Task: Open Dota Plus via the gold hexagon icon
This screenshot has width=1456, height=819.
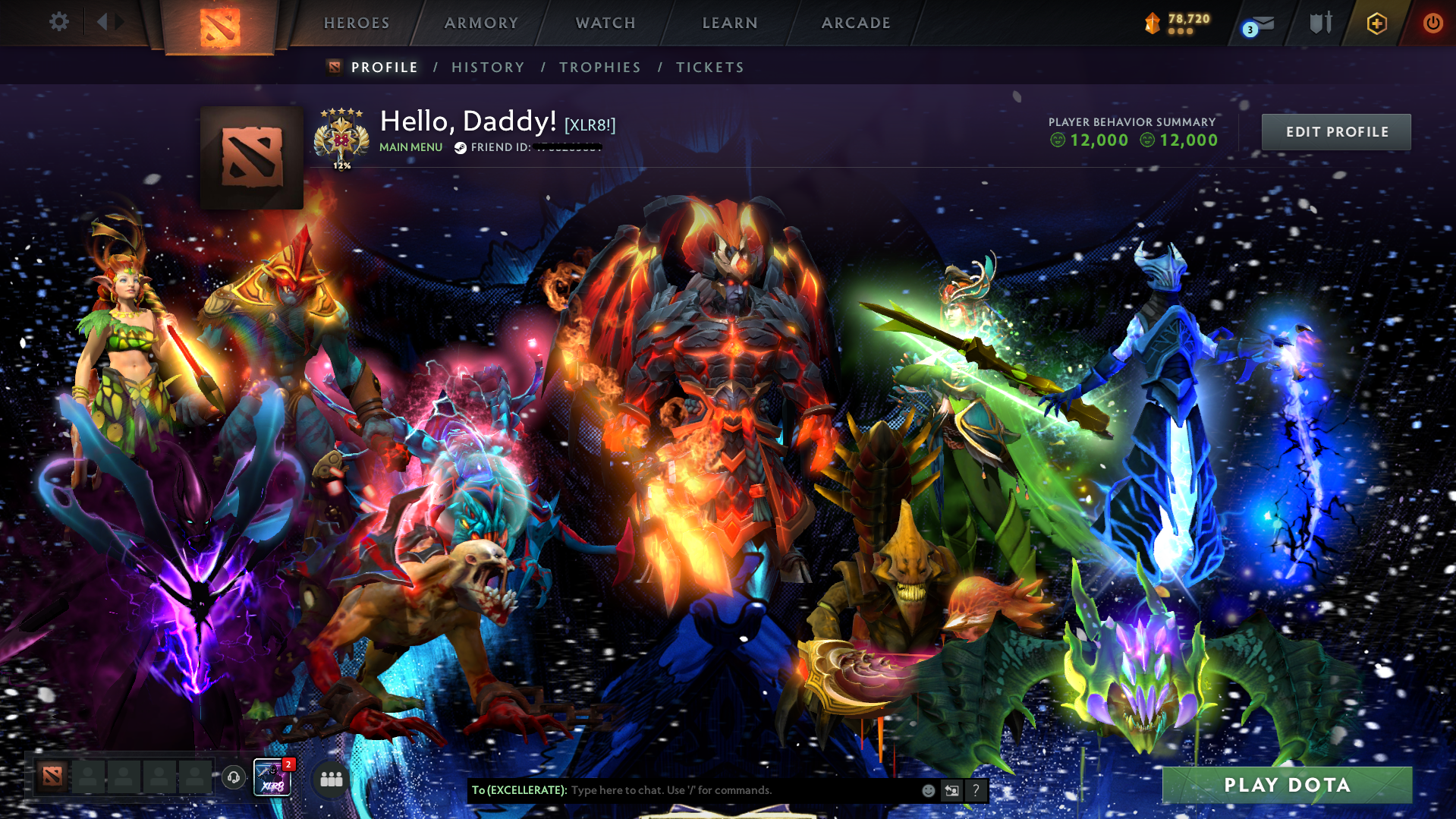Action: click(x=1376, y=23)
